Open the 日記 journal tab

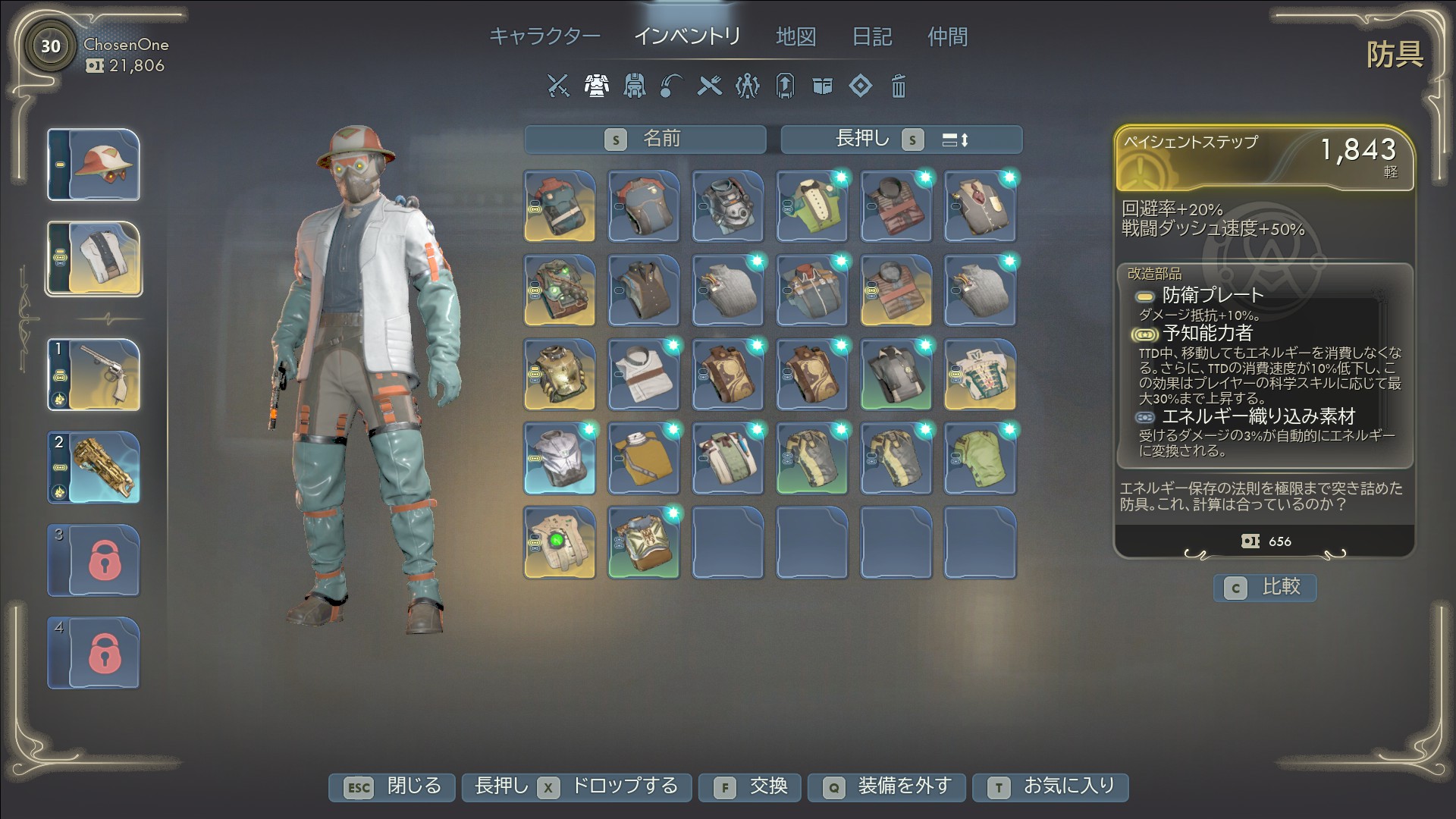tap(871, 36)
